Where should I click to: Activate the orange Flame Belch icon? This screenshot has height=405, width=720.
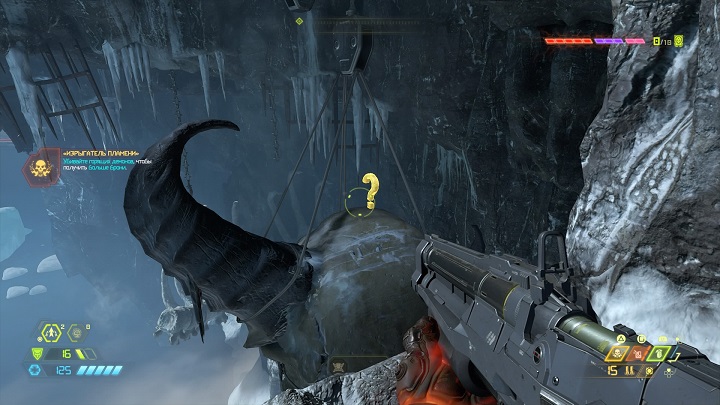(x=639, y=353)
